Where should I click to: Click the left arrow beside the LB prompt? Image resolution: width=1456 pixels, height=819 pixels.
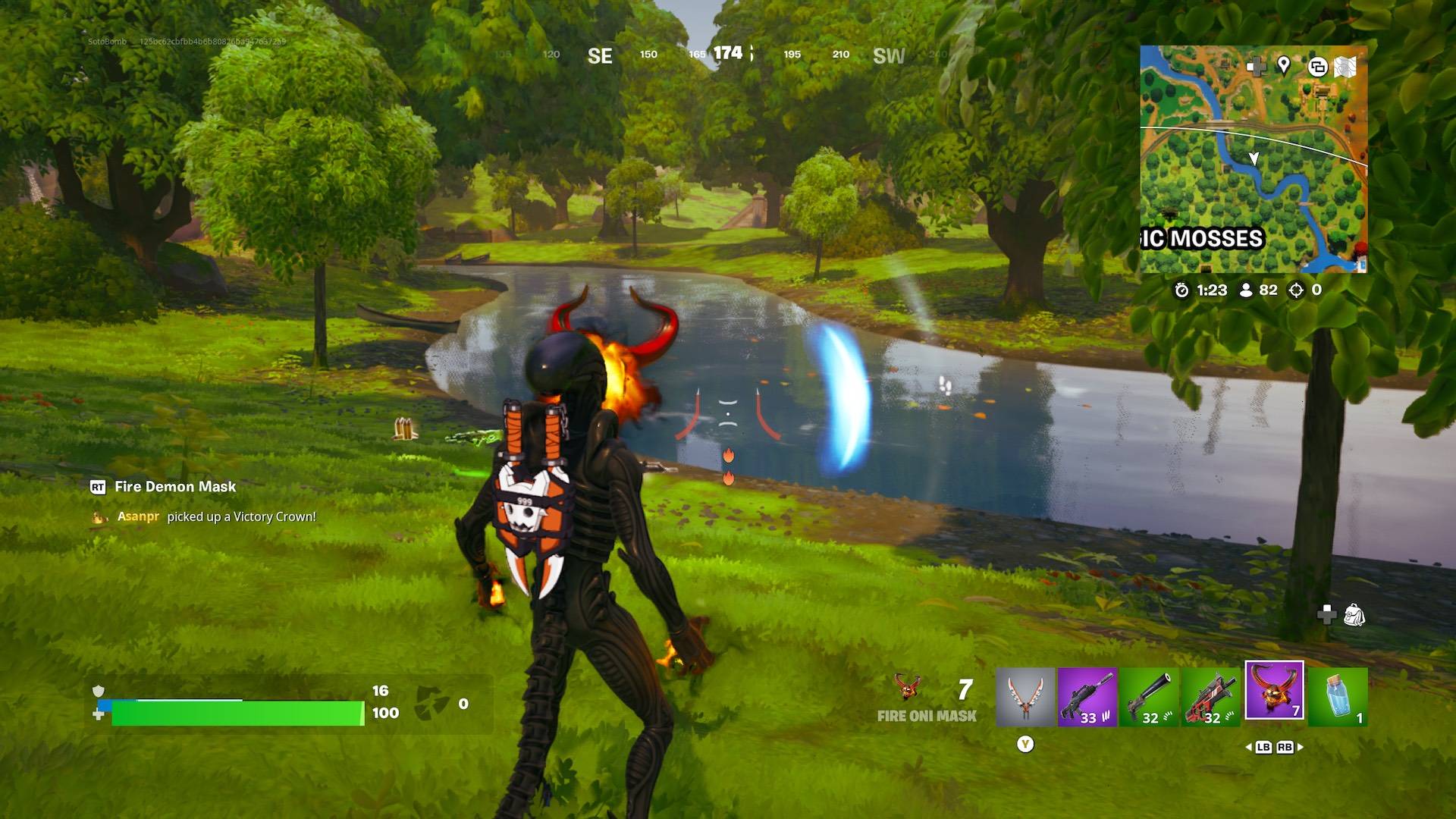point(1250,747)
